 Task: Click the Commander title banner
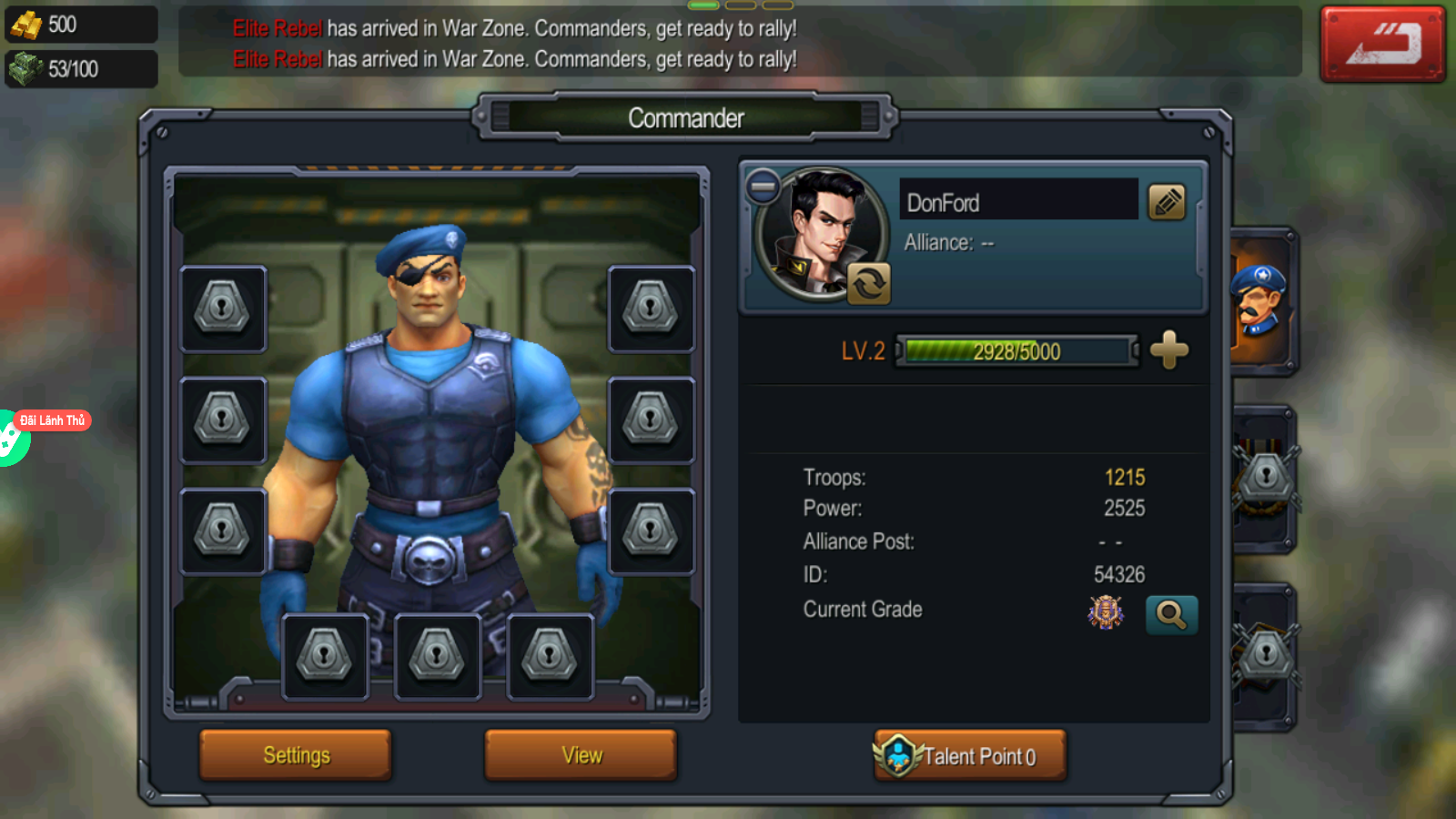(x=685, y=118)
